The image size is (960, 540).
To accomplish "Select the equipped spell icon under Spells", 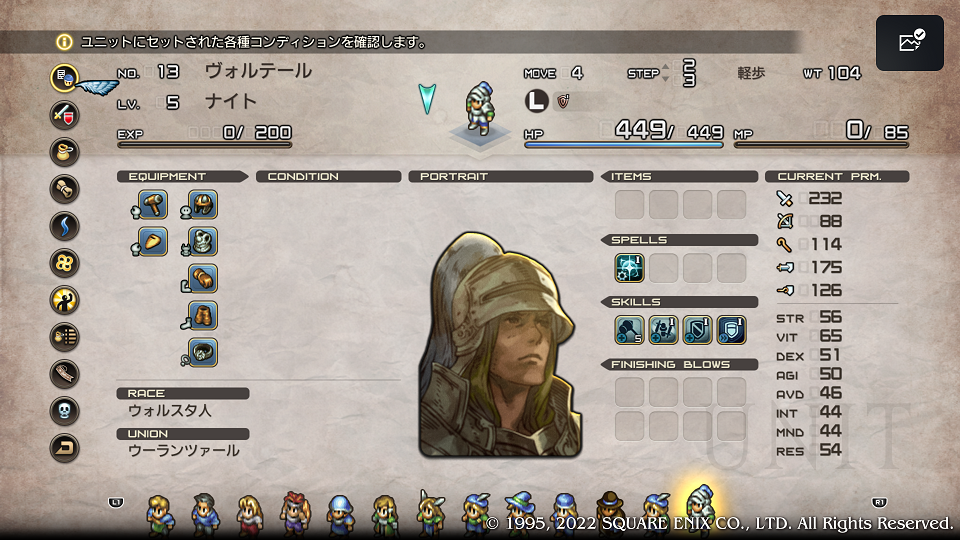I will 630,267.
